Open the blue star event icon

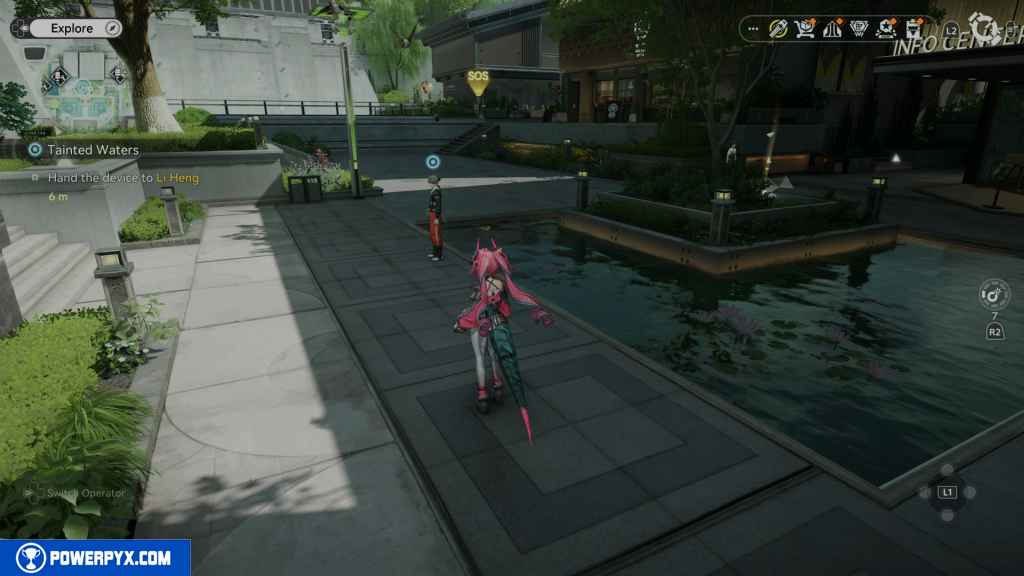(885, 29)
